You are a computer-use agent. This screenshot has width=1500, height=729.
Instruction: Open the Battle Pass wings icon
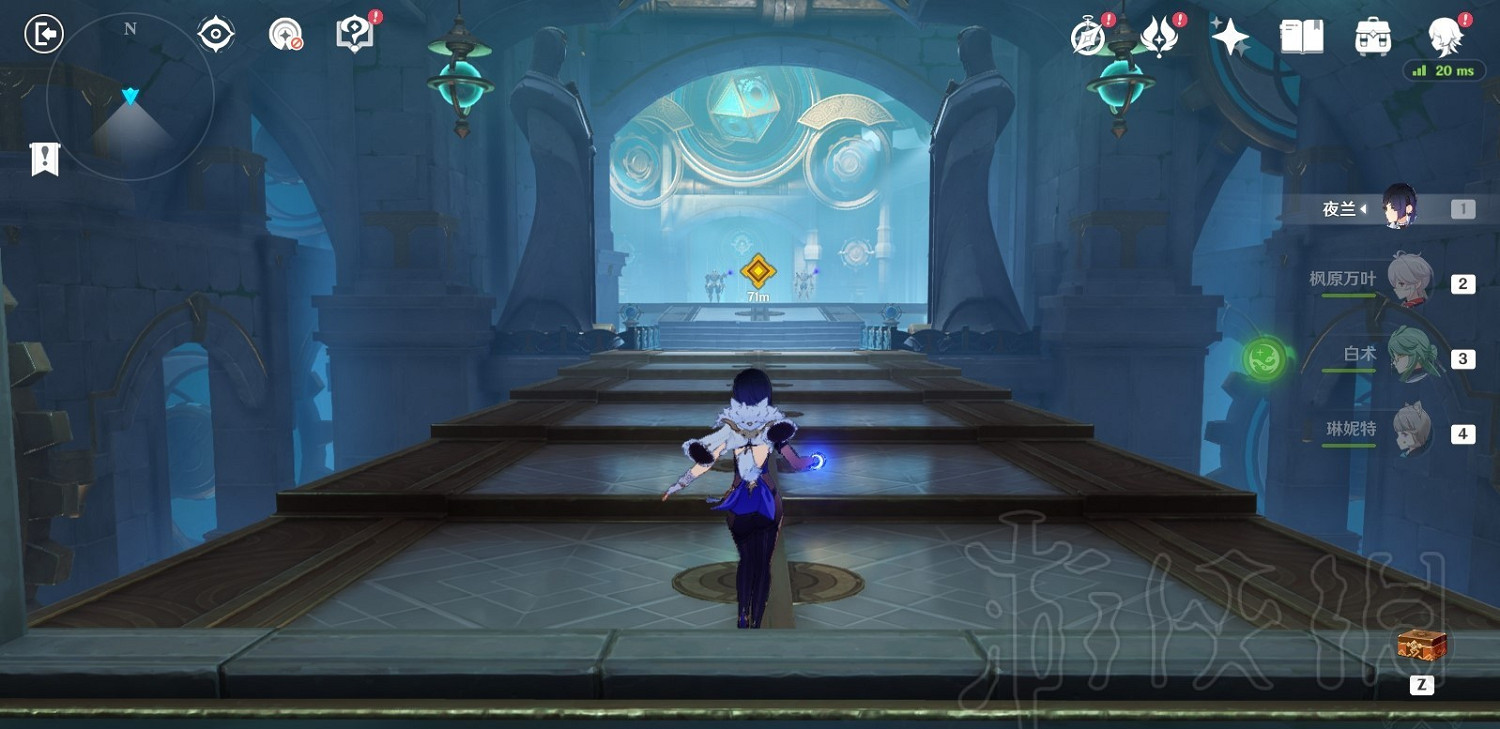[1158, 35]
